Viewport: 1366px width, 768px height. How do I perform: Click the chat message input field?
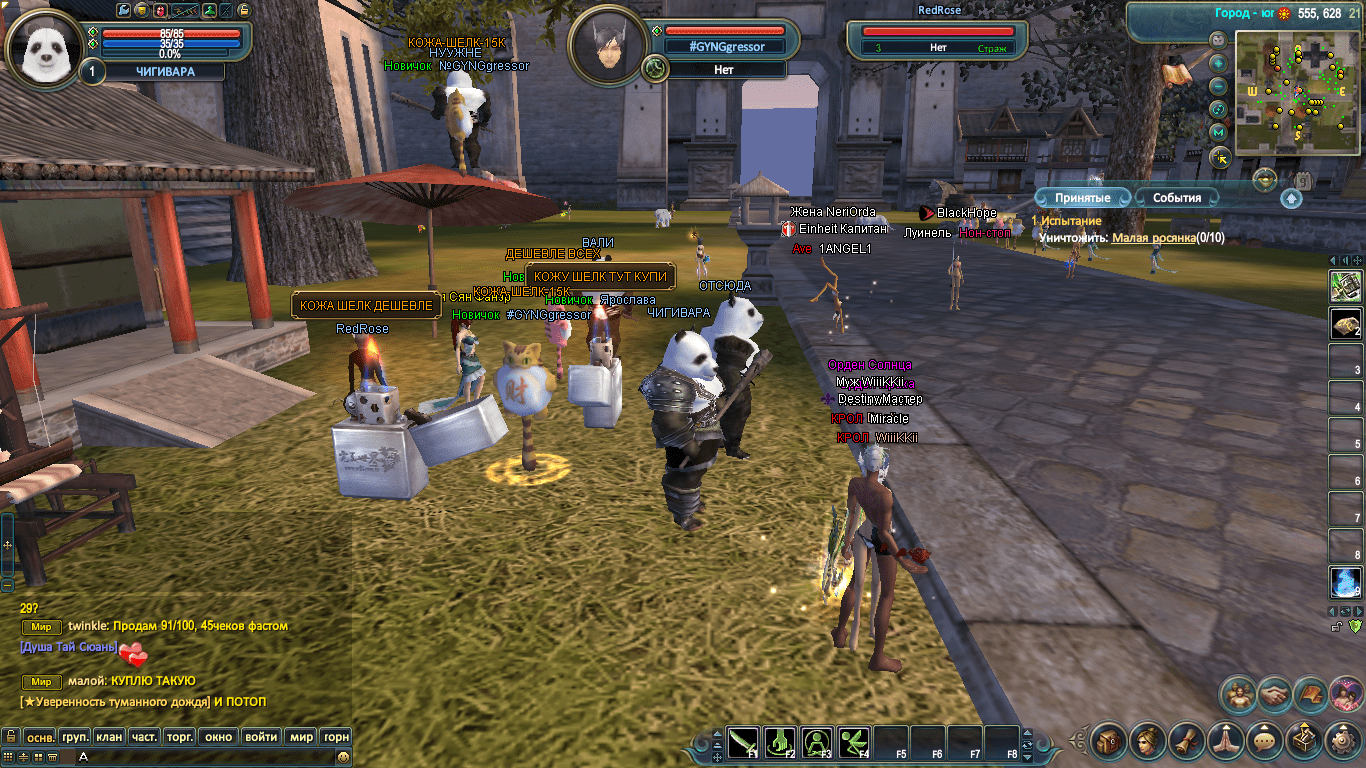click(200, 758)
